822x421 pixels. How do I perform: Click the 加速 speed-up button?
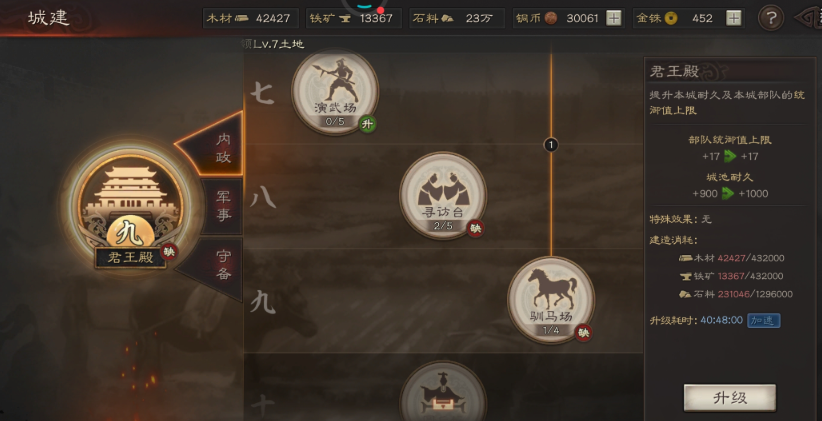[x=764, y=321]
